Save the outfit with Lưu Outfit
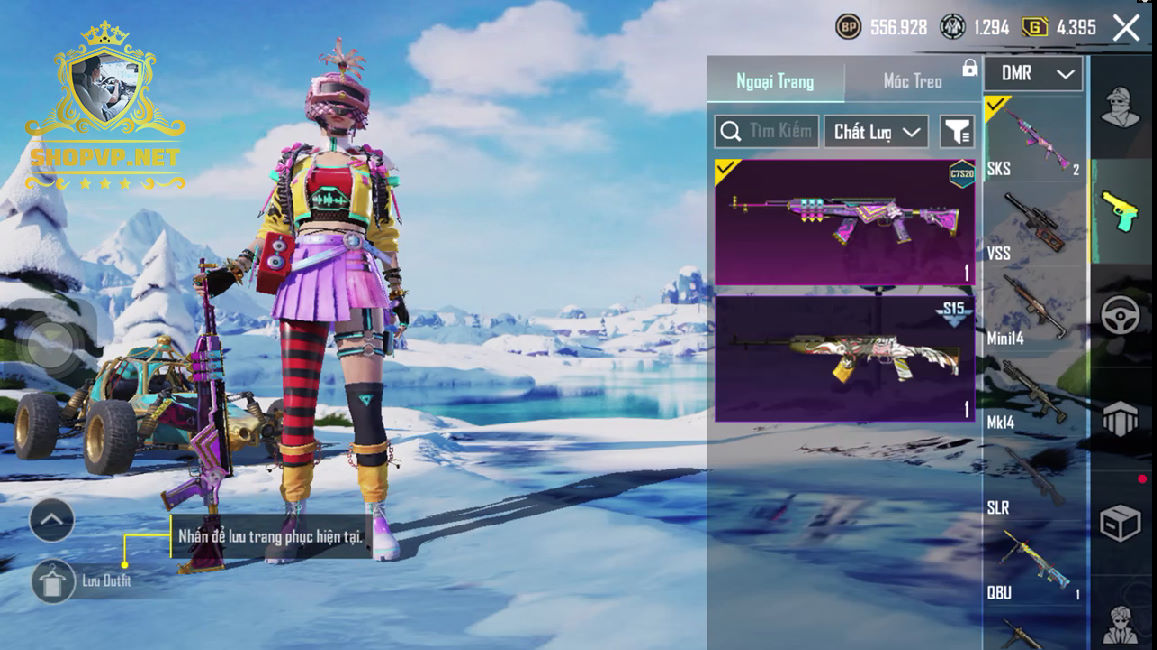Viewport: 1157px width, 650px height. click(x=54, y=581)
